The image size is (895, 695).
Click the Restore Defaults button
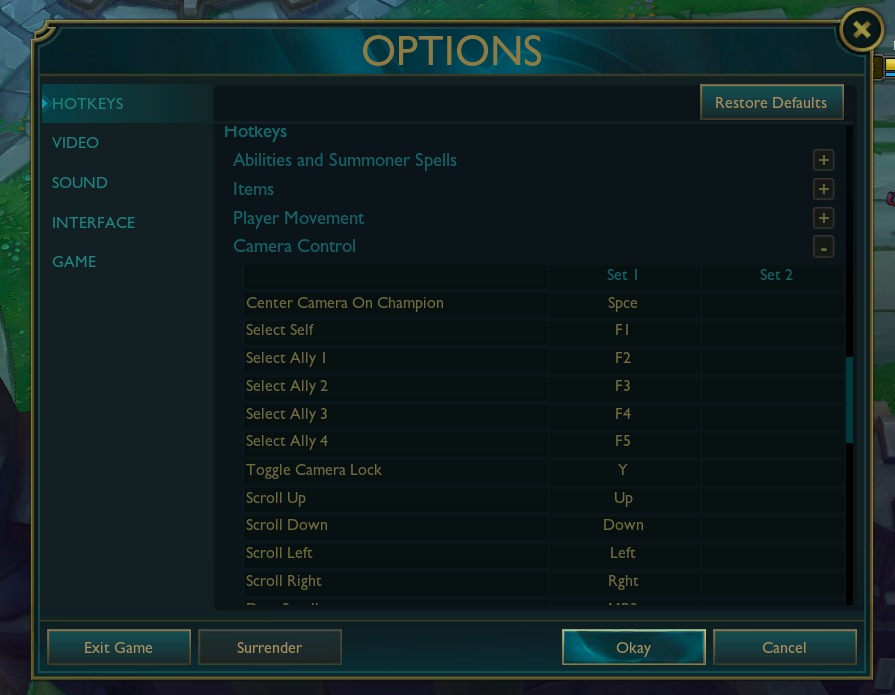pos(771,102)
